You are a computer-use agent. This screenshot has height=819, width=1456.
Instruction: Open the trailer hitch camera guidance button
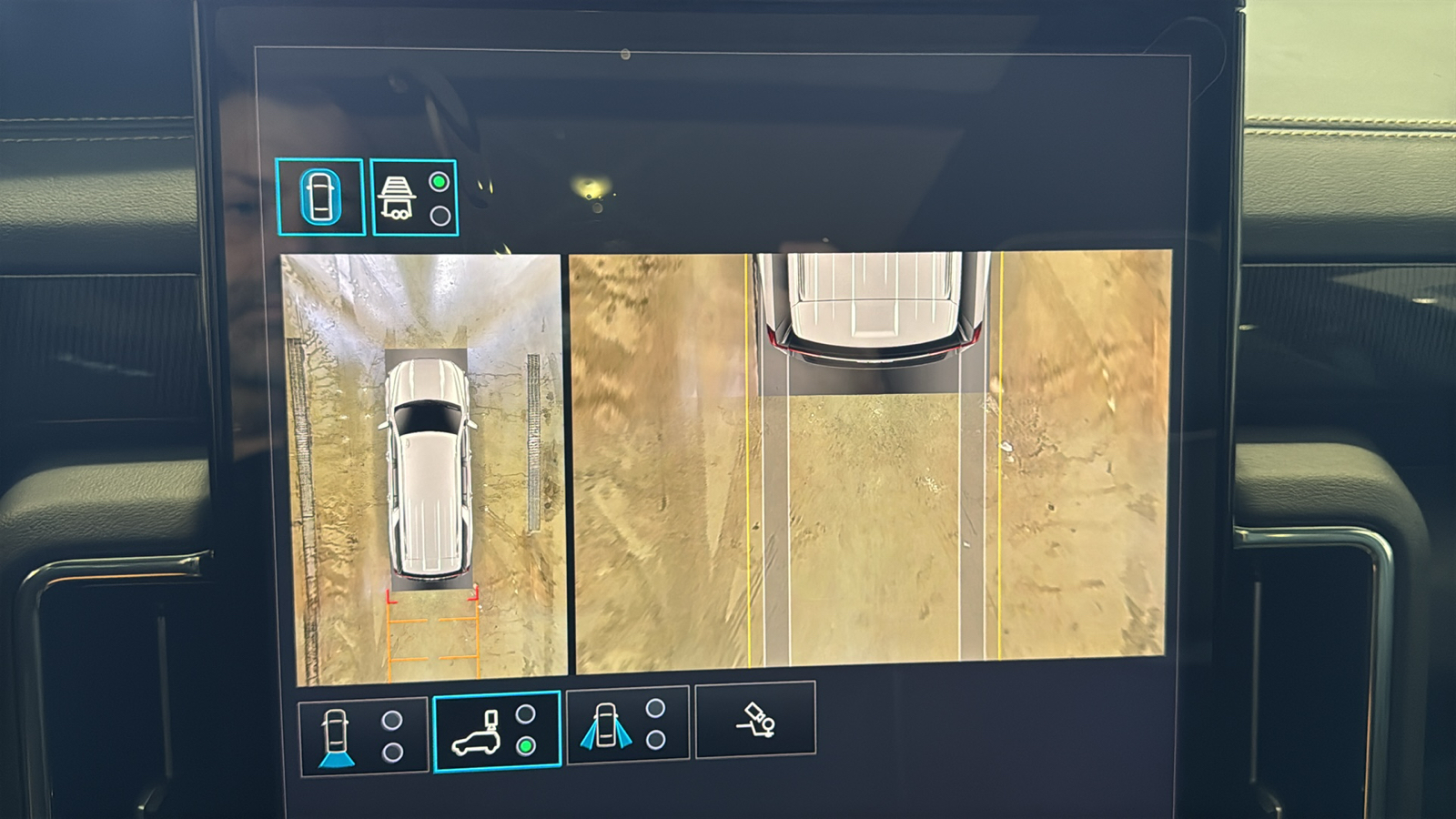pos(755,720)
